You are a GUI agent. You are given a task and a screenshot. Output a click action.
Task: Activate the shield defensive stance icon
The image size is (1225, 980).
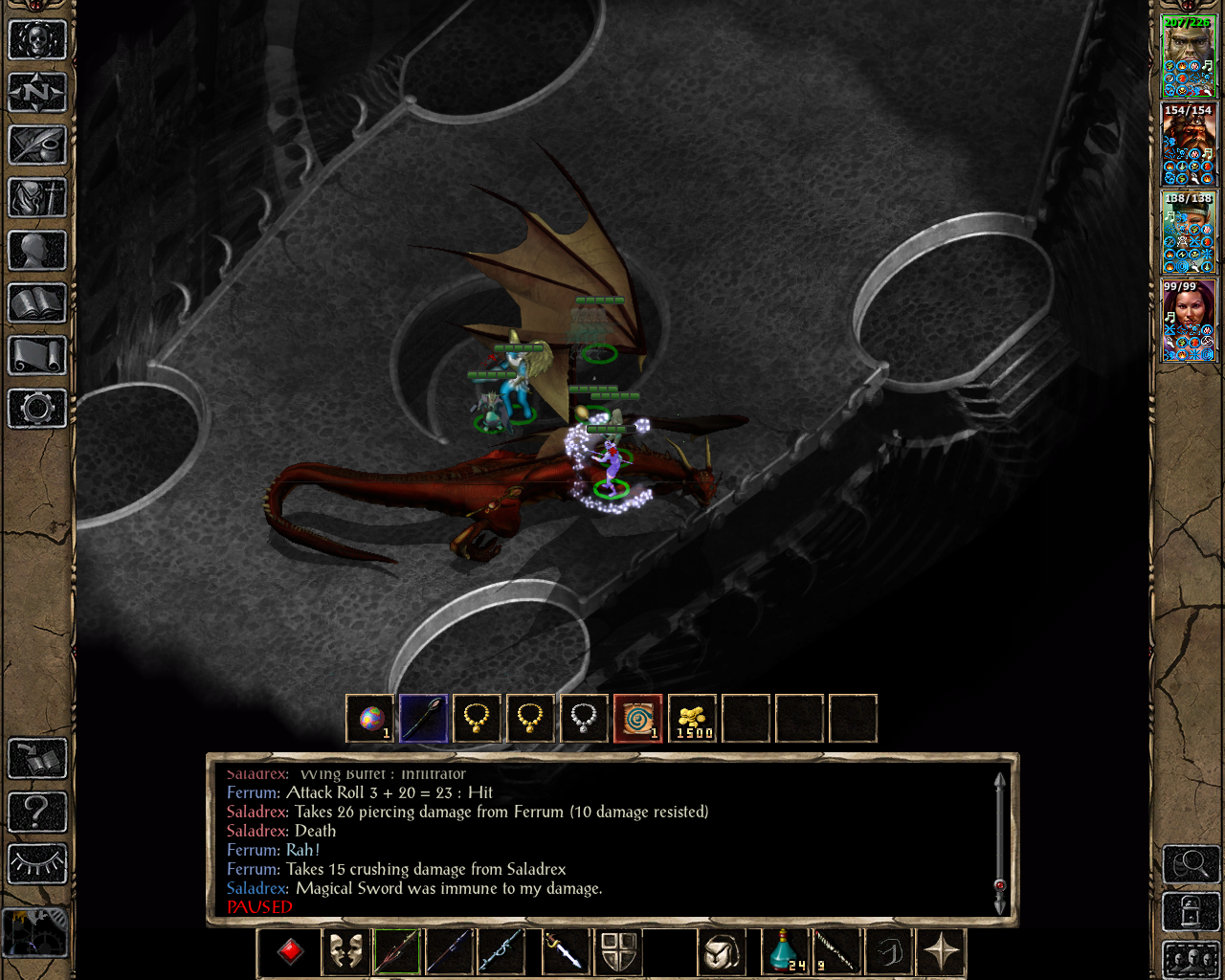click(x=619, y=950)
